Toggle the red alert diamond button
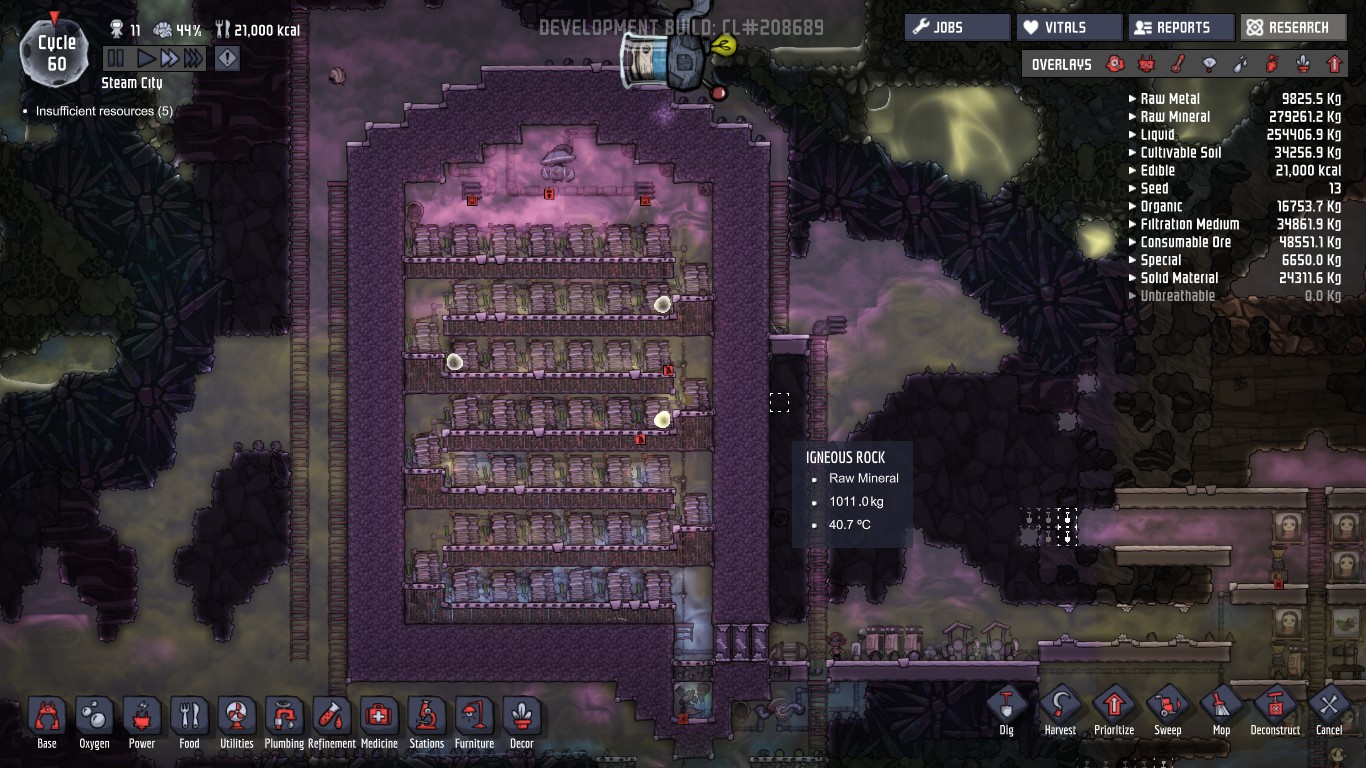This screenshot has width=1366, height=768. [227, 59]
